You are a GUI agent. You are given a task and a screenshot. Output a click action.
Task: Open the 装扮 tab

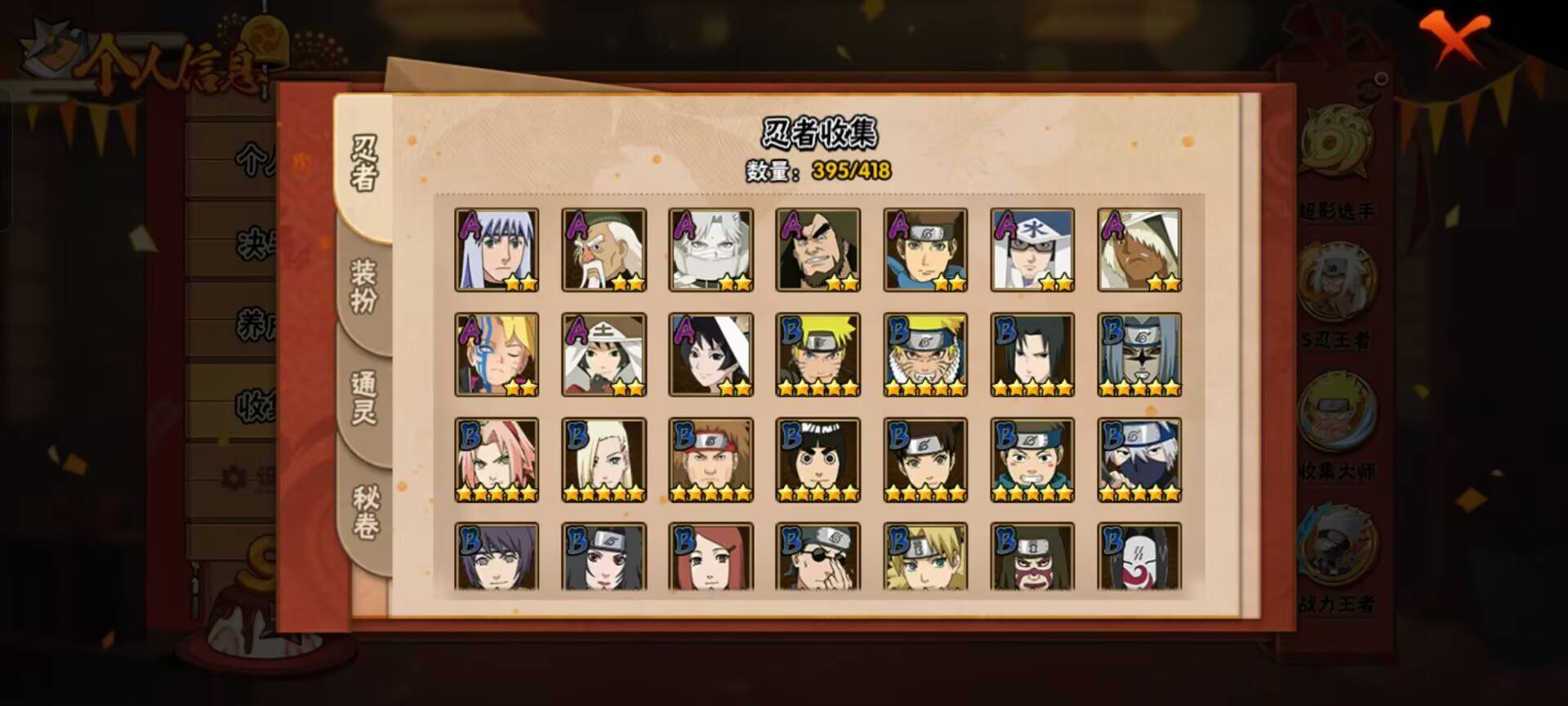point(364,286)
